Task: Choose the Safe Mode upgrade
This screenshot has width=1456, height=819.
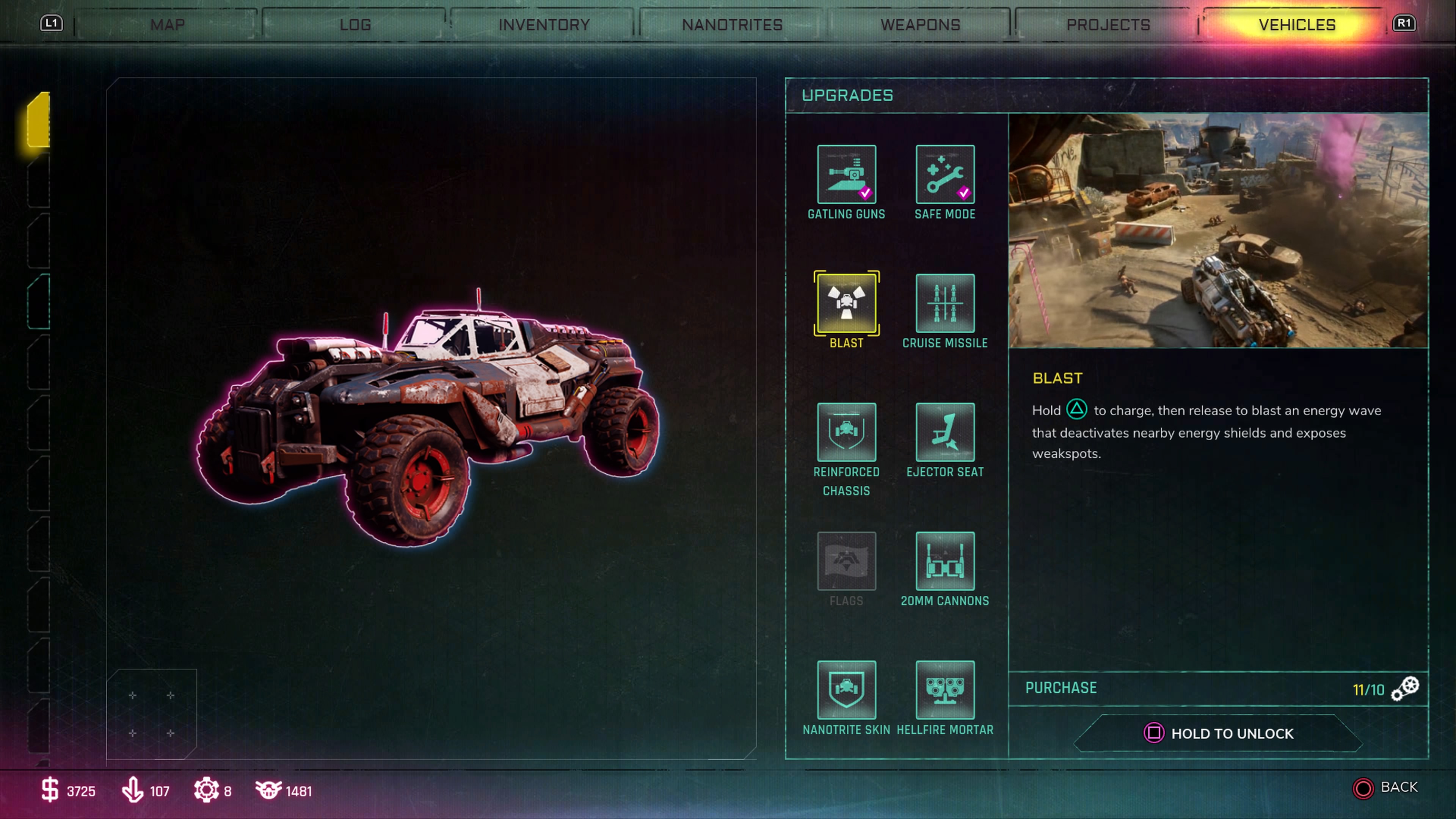Action: tap(945, 174)
